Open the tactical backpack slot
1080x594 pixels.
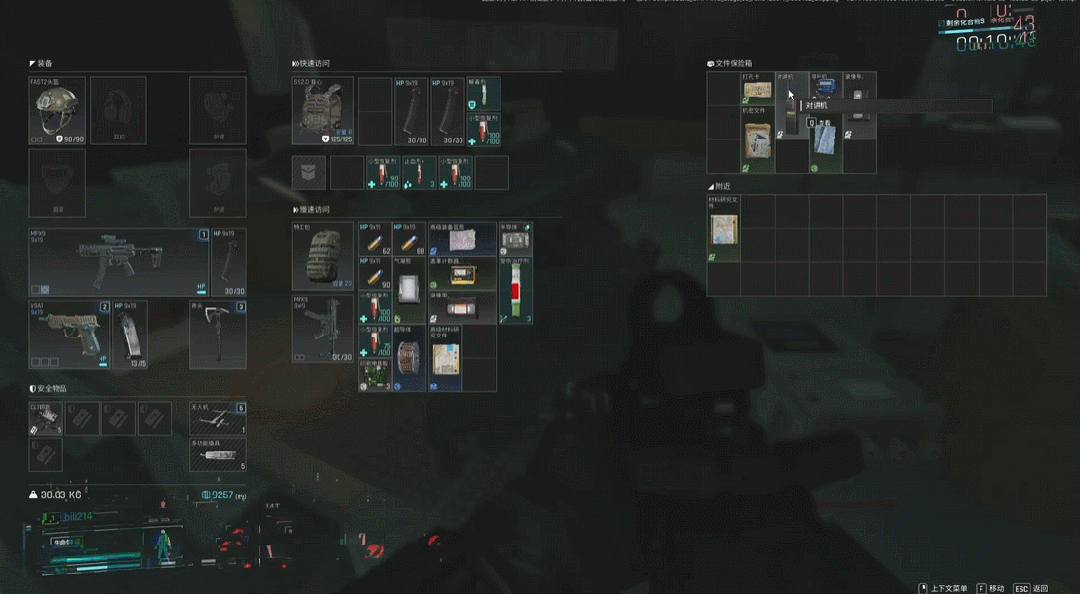point(322,256)
